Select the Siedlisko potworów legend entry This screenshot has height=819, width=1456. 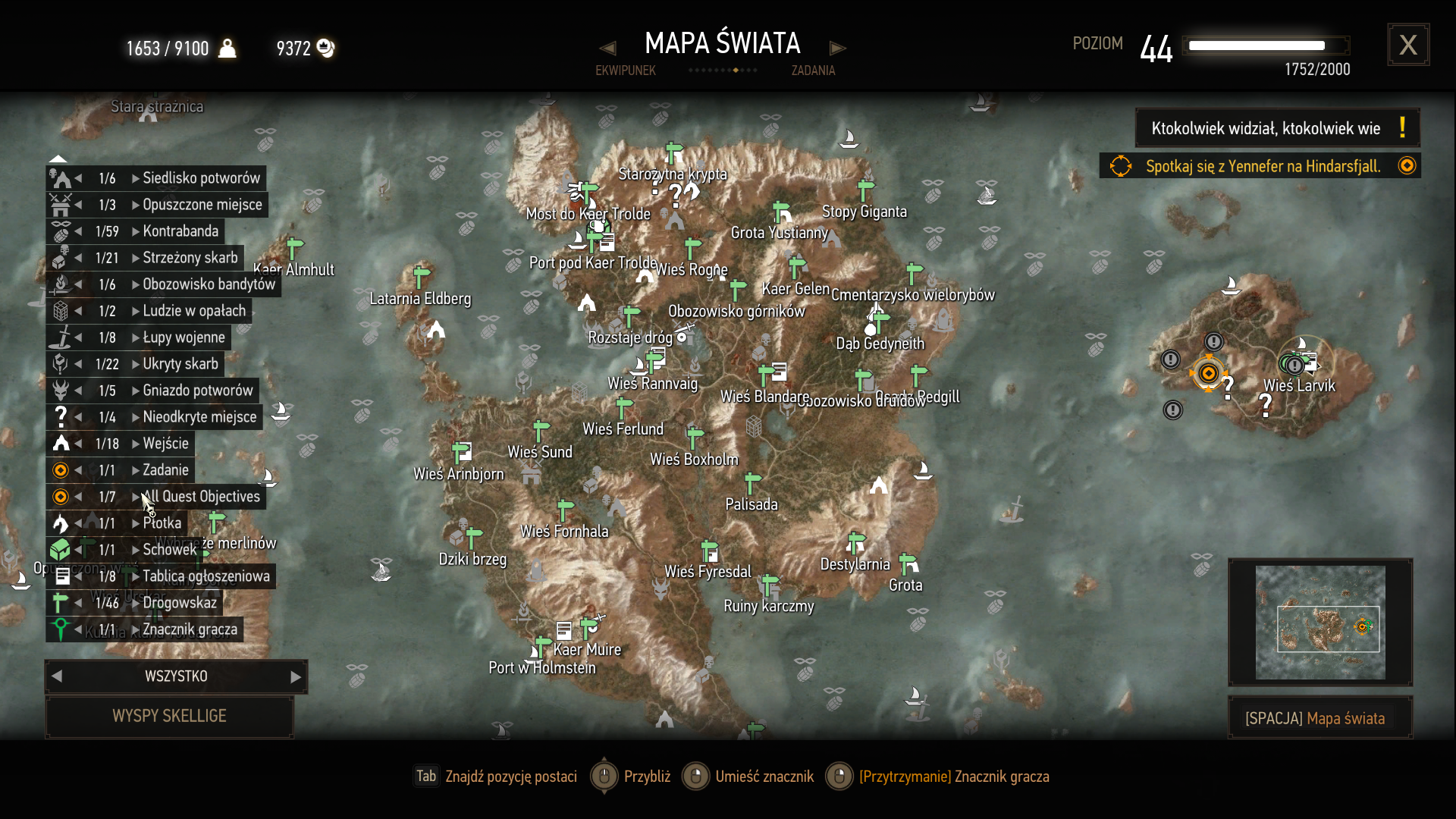201,178
